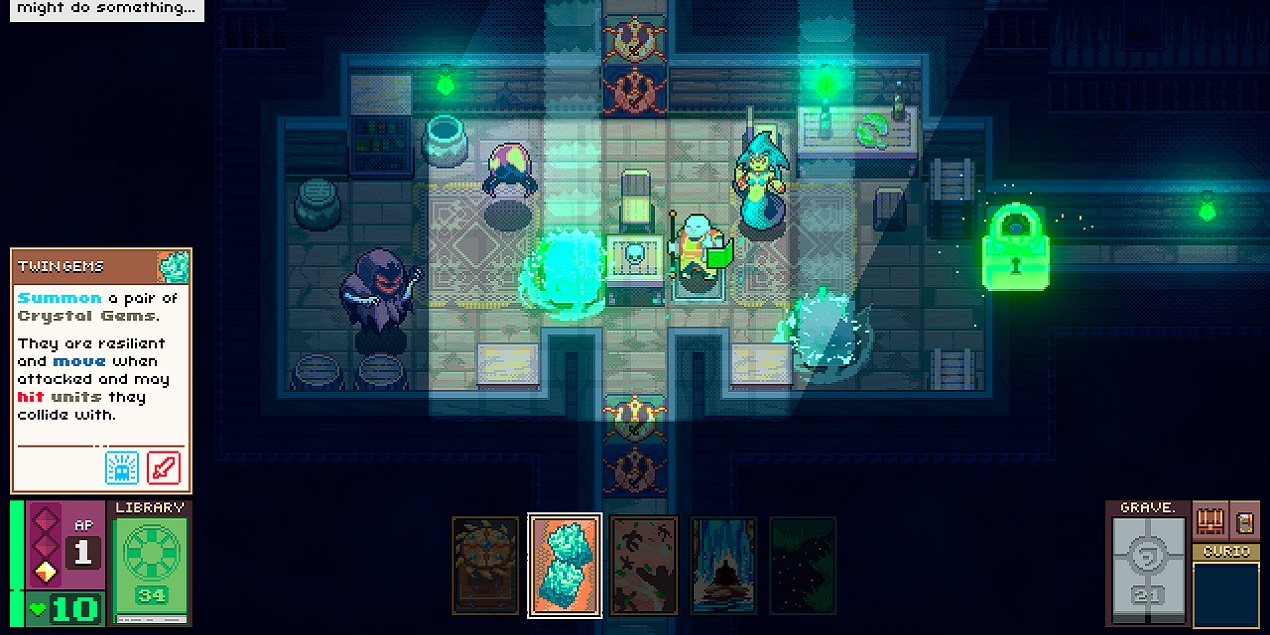The width and height of the screenshot is (1270, 635).
Task: Select the blue waterfall cave card
Action: [723, 565]
